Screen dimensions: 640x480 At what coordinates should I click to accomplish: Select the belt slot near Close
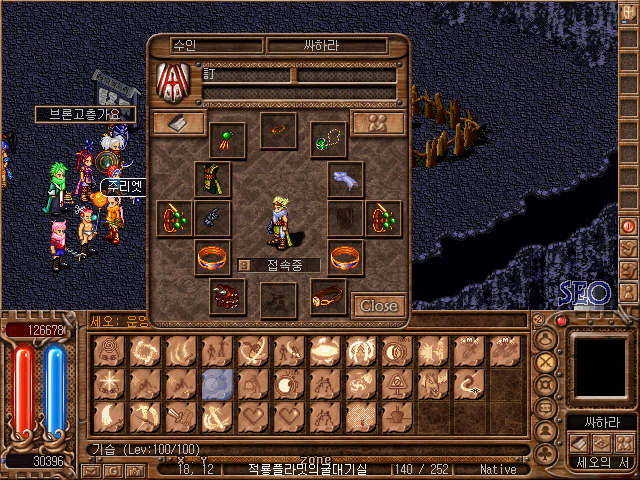pyautogui.click(x=328, y=296)
